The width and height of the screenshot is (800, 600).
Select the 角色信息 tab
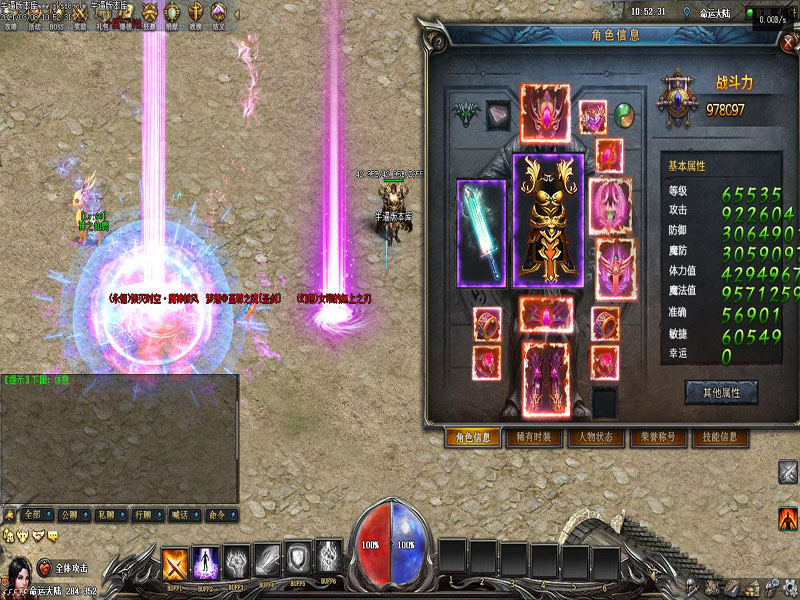tap(473, 437)
